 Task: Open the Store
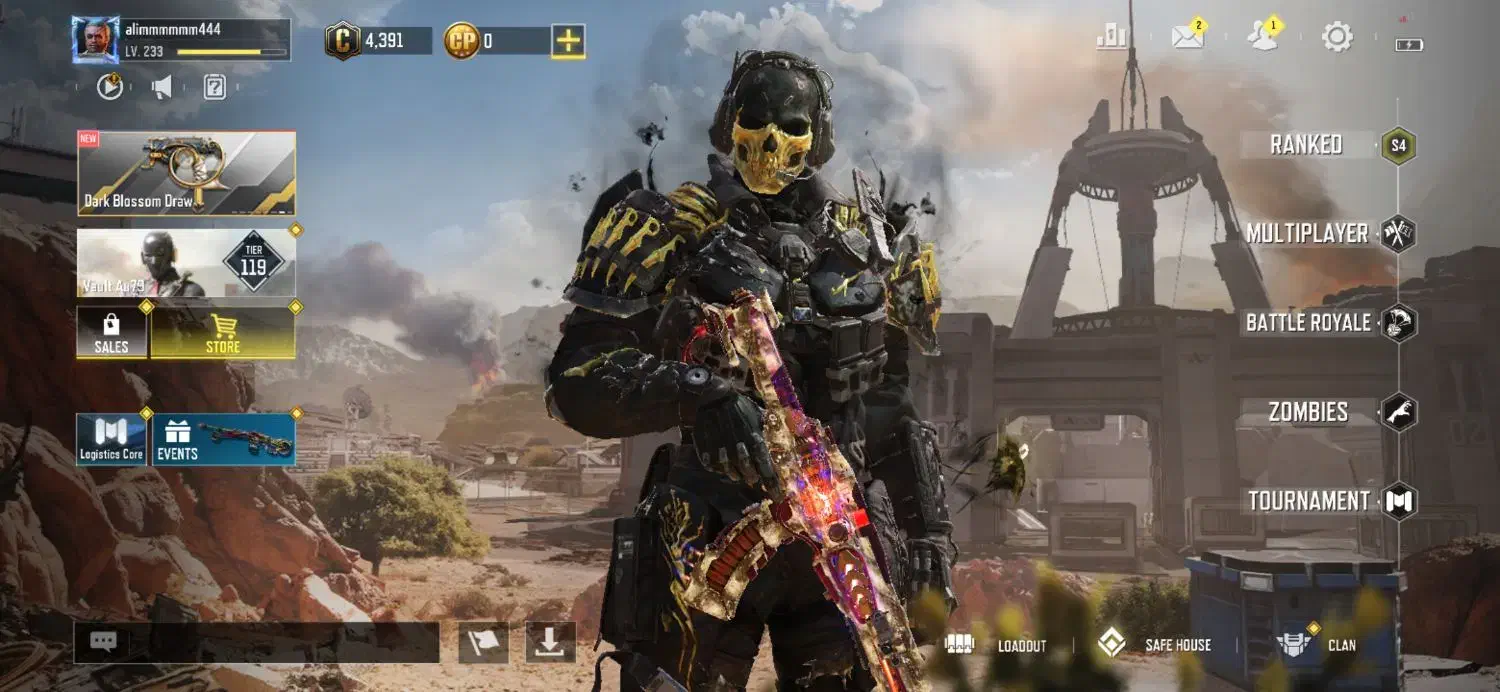(222, 332)
